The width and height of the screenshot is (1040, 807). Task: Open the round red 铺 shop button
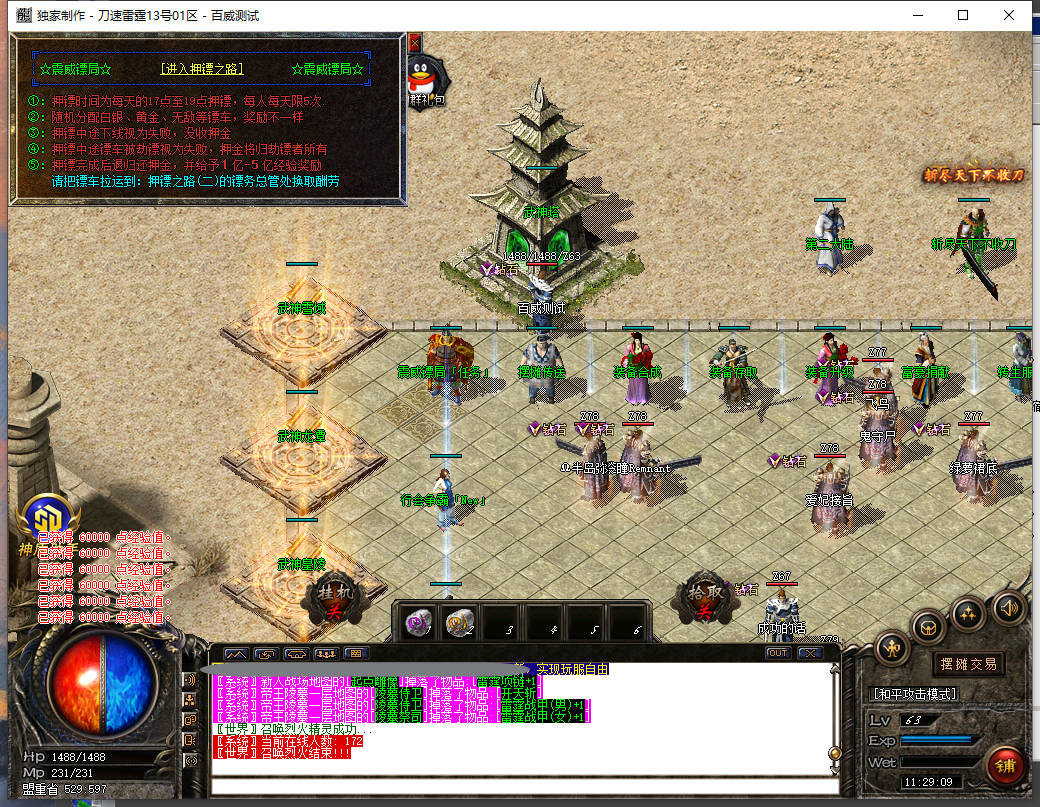click(x=1006, y=765)
